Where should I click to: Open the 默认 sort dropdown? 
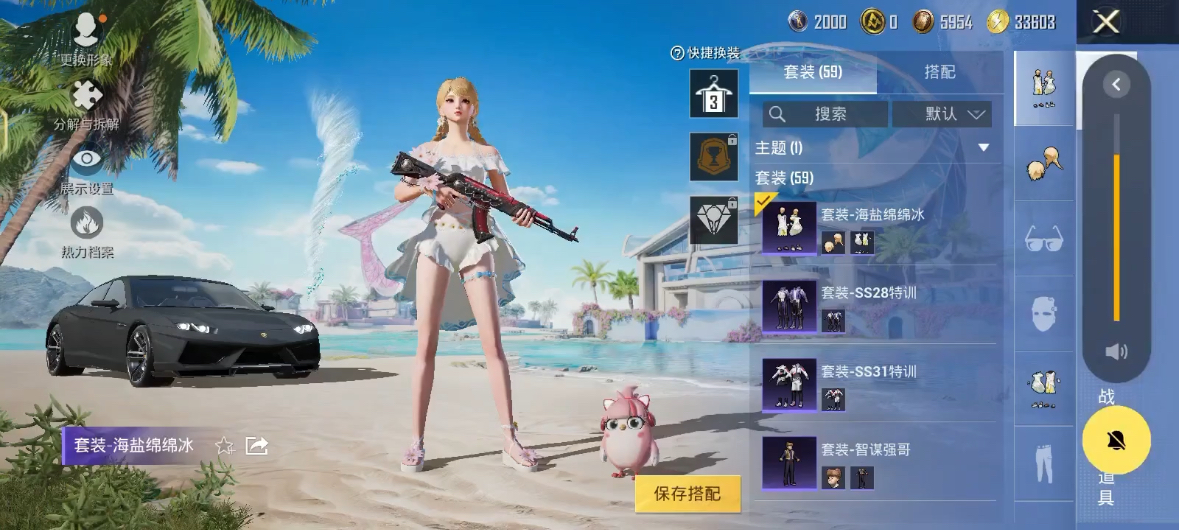pyautogui.click(x=941, y=114)
